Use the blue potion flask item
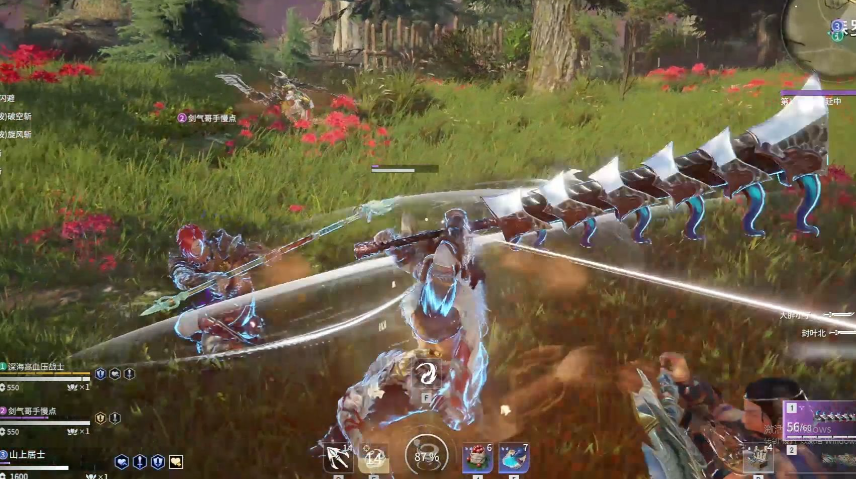 click(514, 458)
